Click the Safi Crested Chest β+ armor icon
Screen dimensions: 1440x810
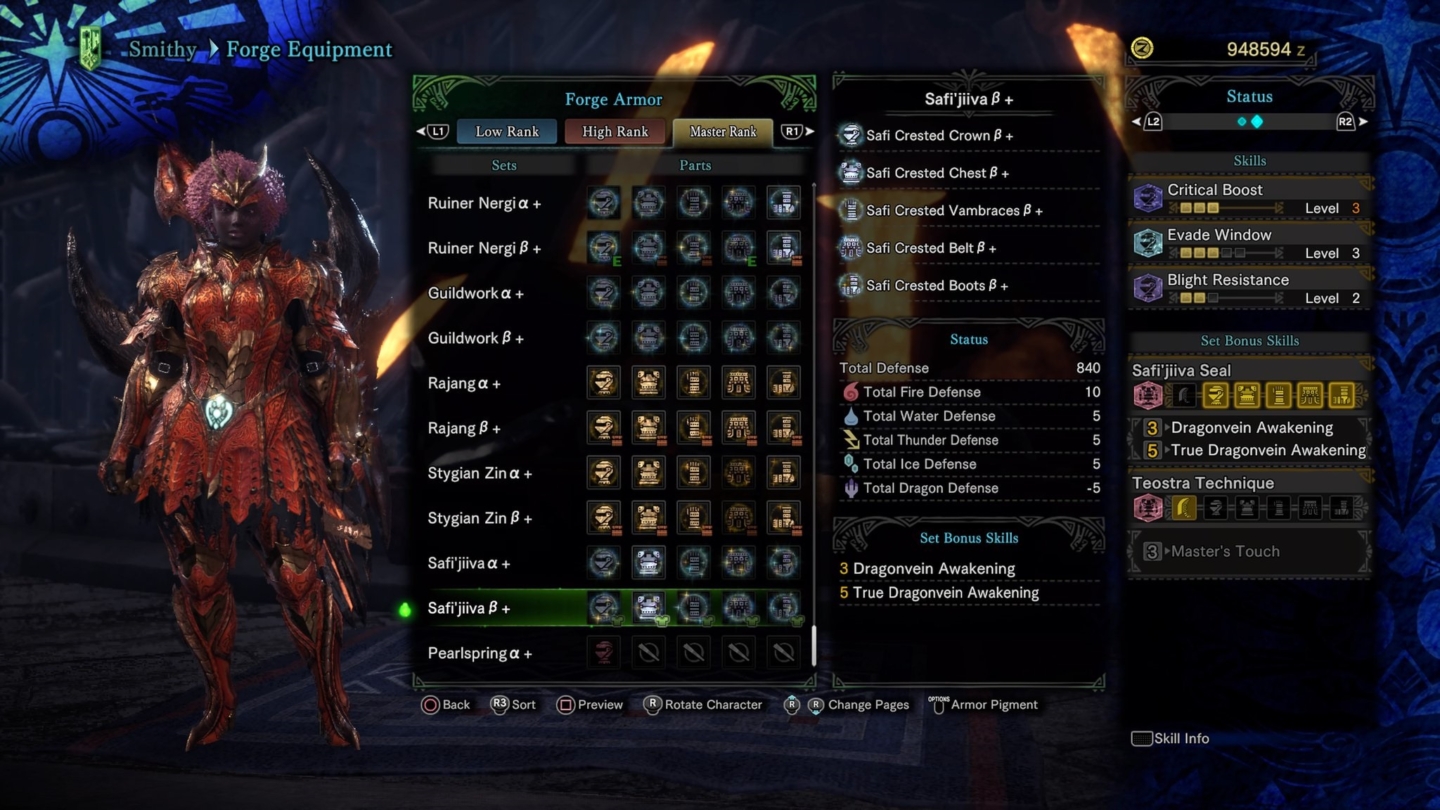coord(851,172)
